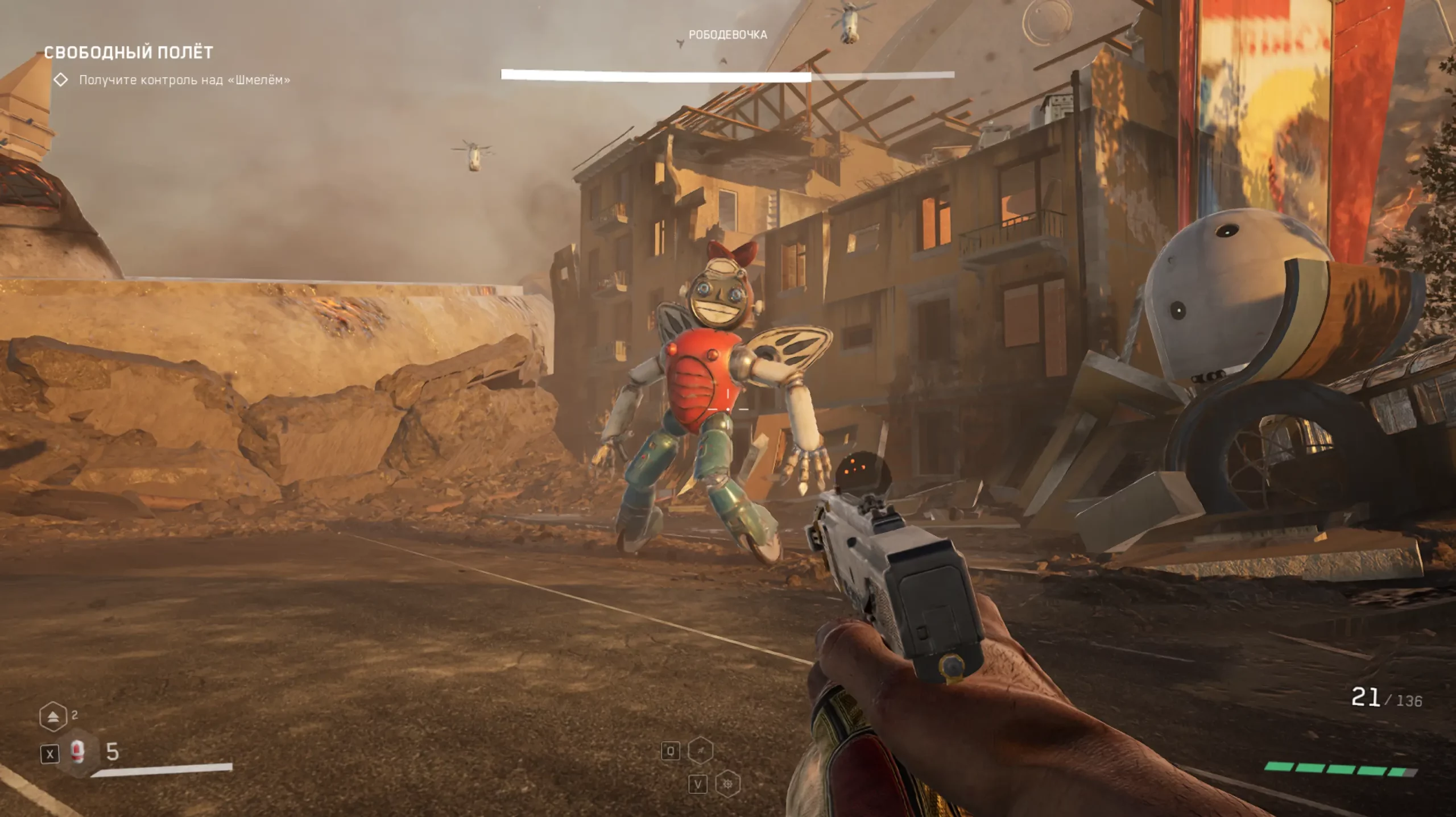Use the red health capsule item
The image size is (1456, 817).
tap(78, 753)
